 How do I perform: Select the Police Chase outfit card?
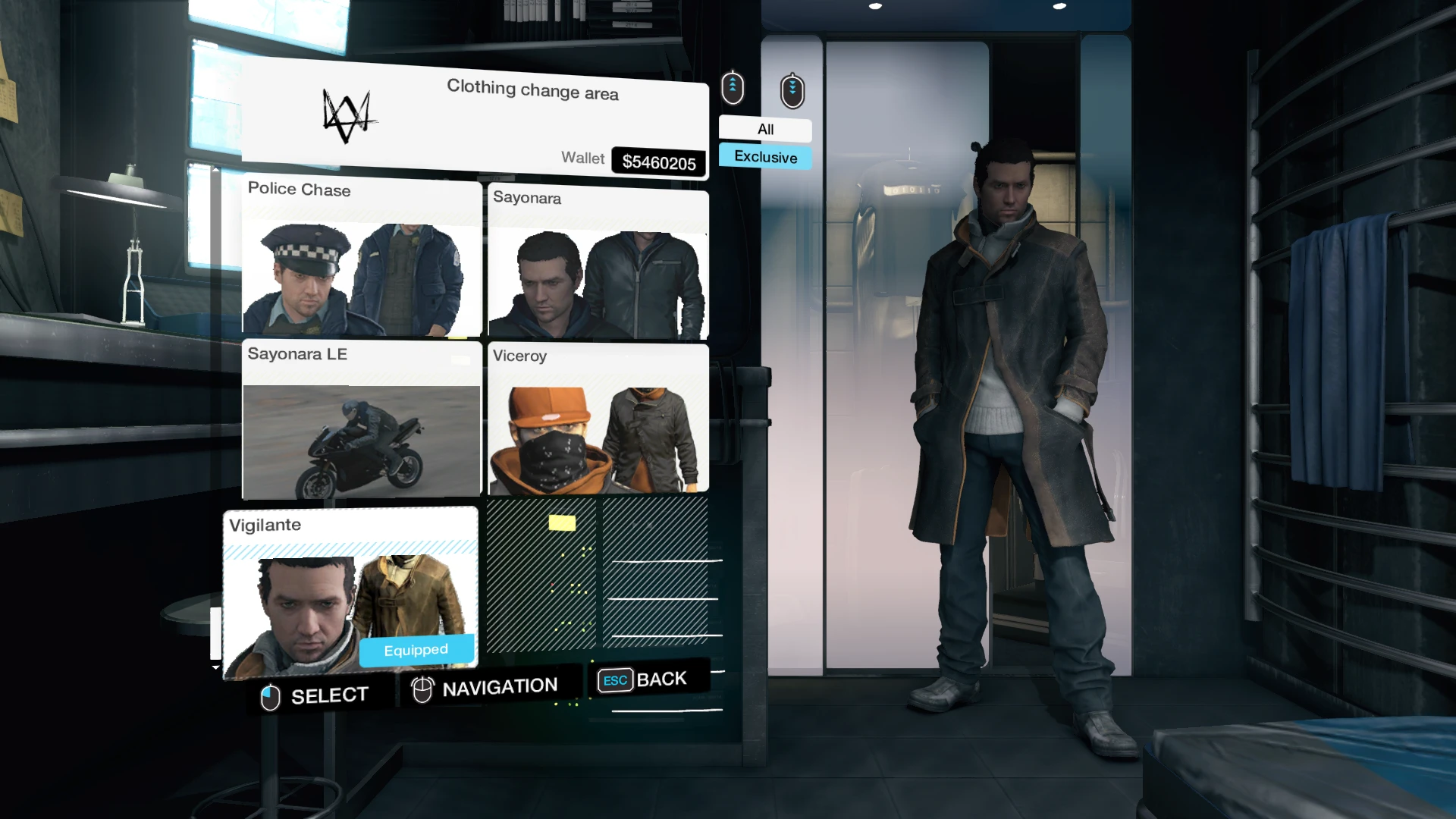click(360, 258)
